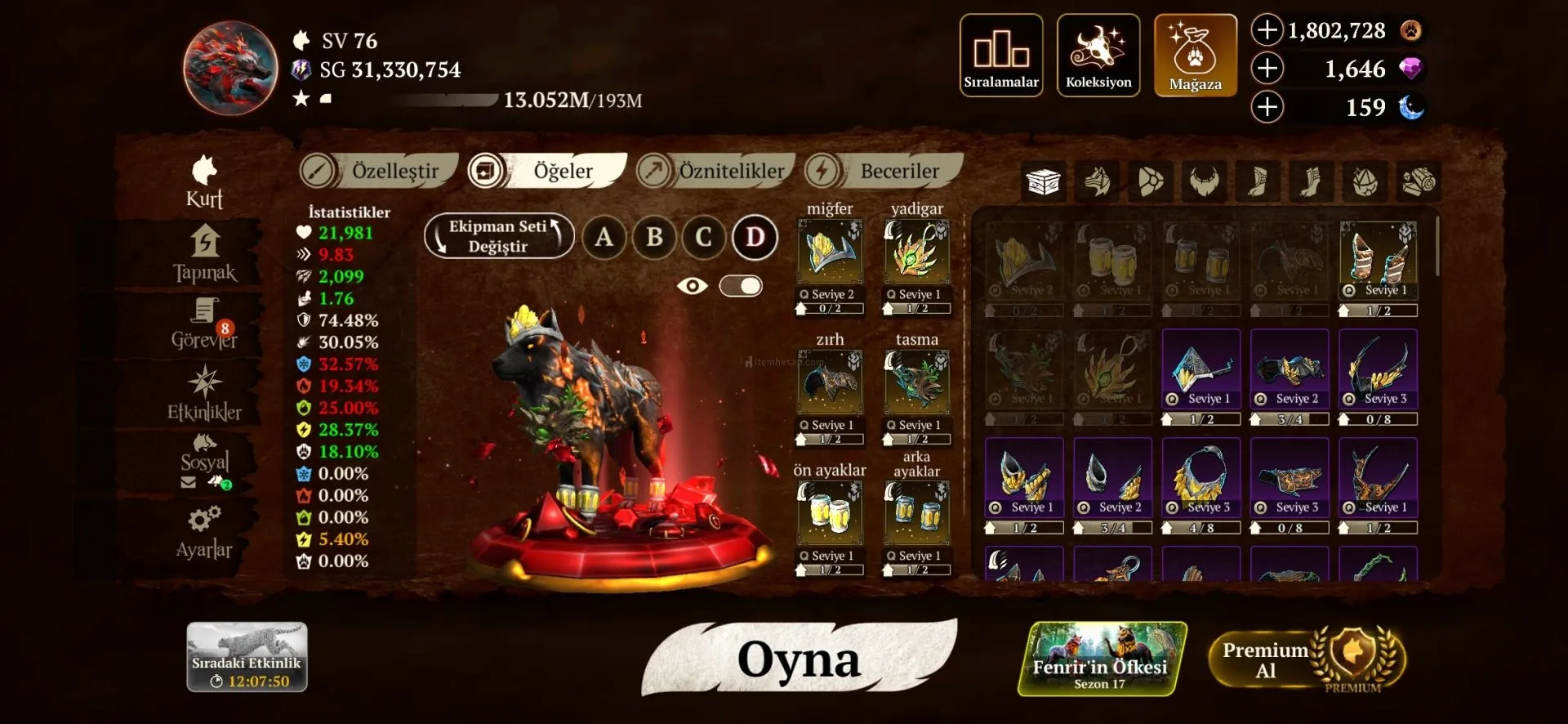Select equipment set B
The width and height of the screenshot is (1568, 724).
(654, 237)
